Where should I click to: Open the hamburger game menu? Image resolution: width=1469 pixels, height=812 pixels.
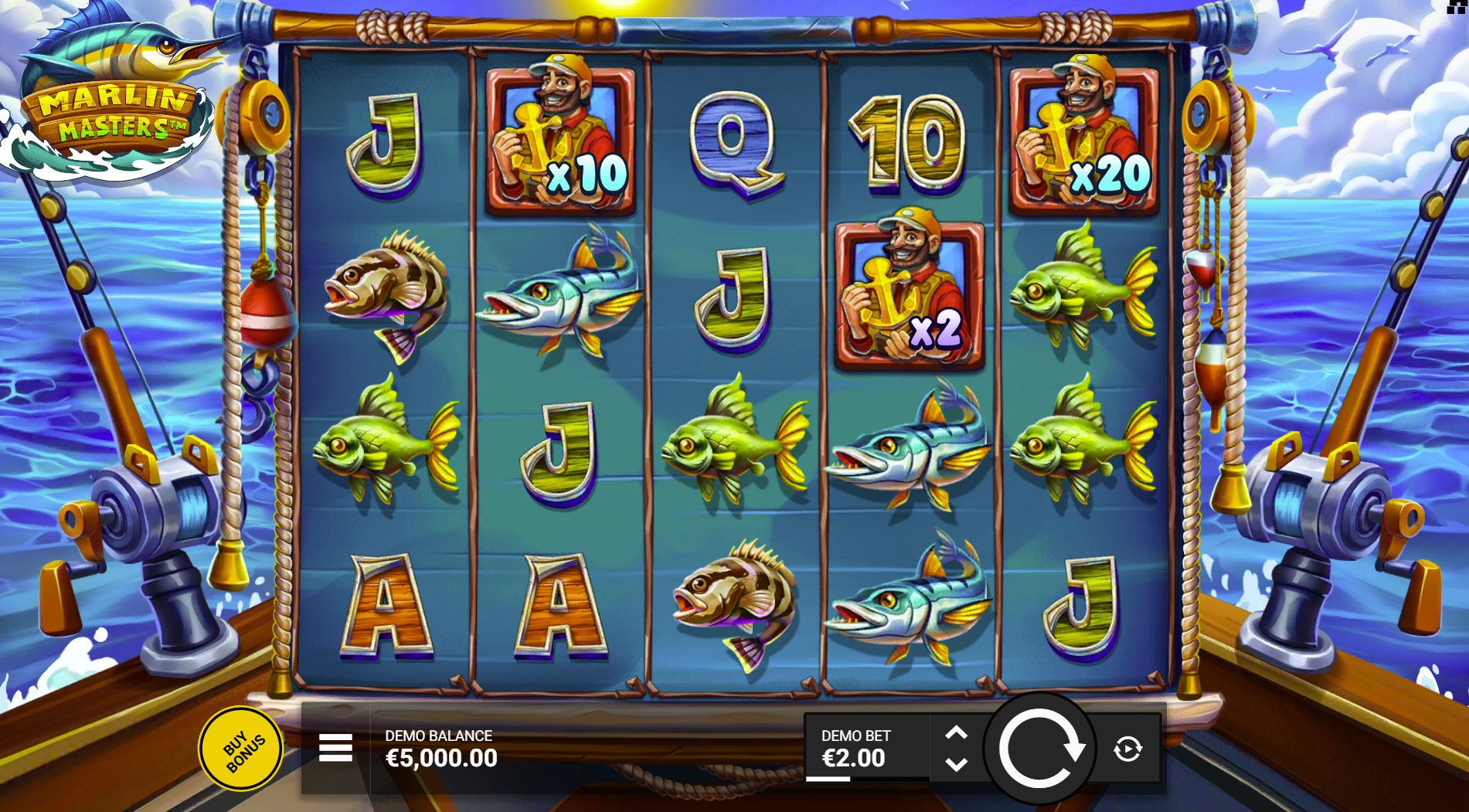335,748
